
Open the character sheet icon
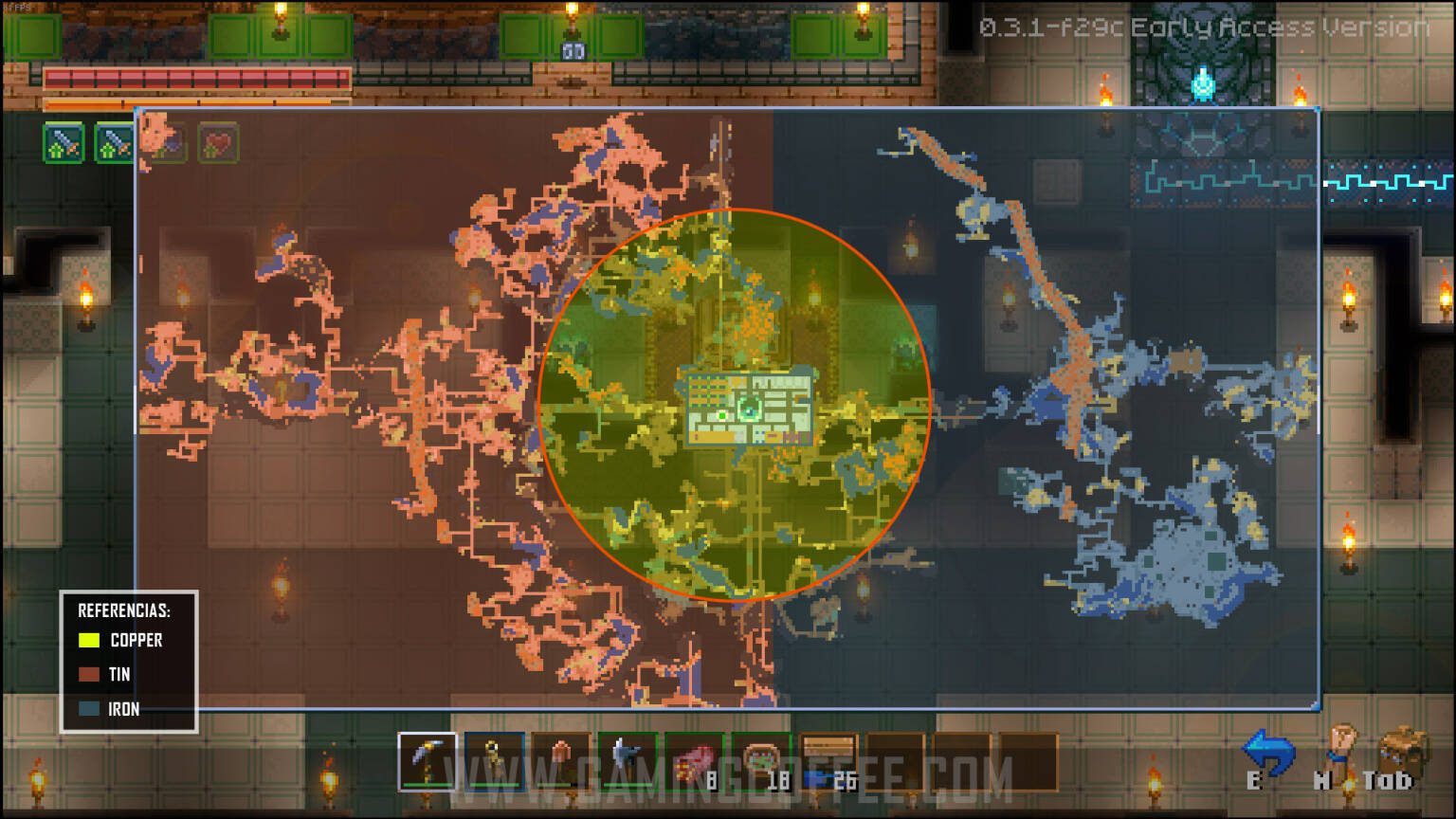[x=1340, y=749]
